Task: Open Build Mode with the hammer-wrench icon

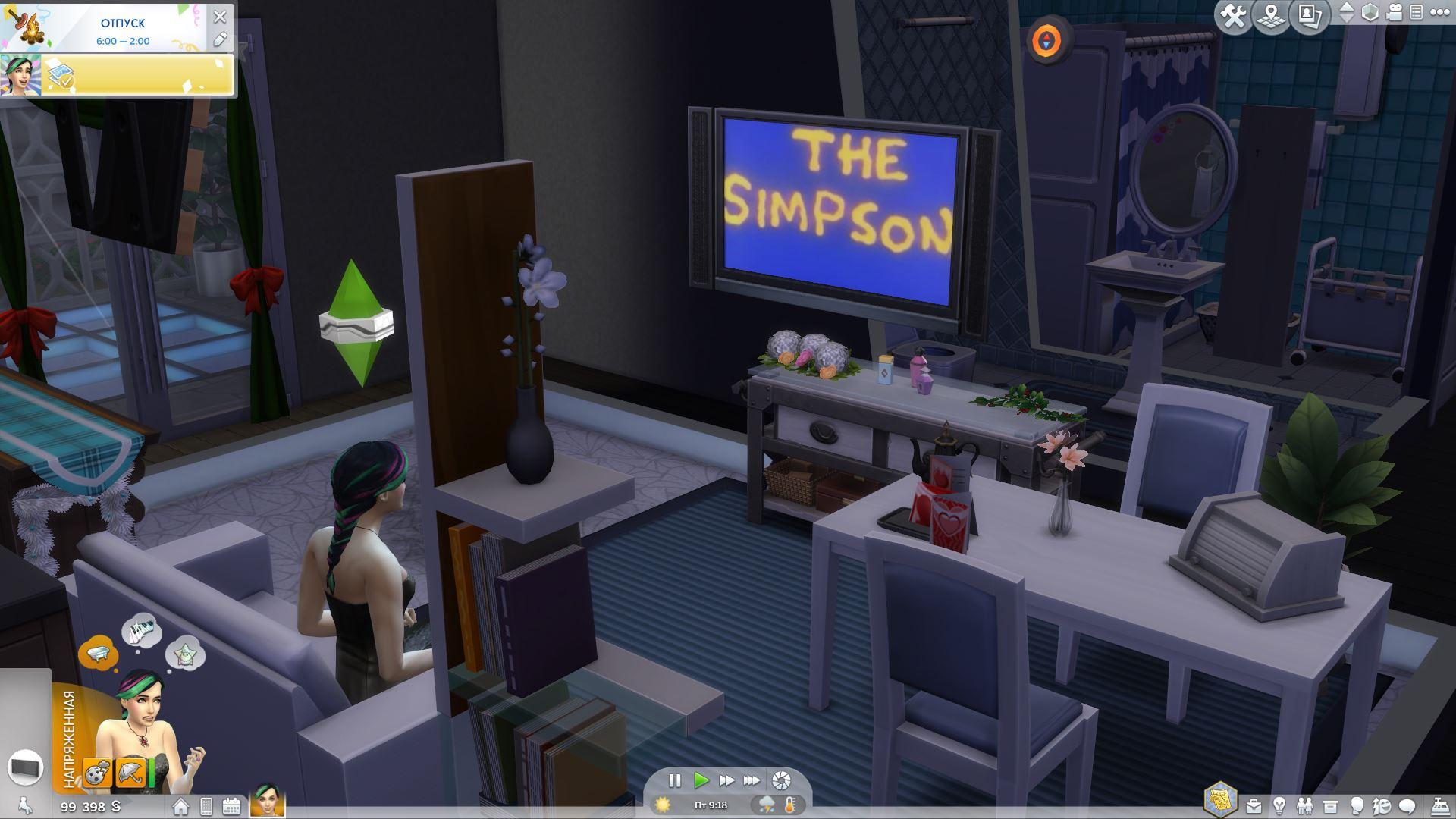Action: click(x=1234, y=15)
